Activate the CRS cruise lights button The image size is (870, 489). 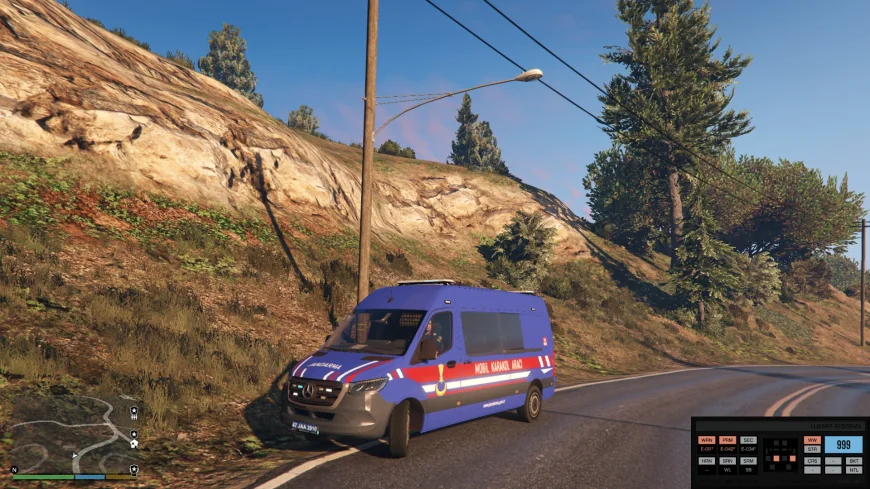[812, 461]
